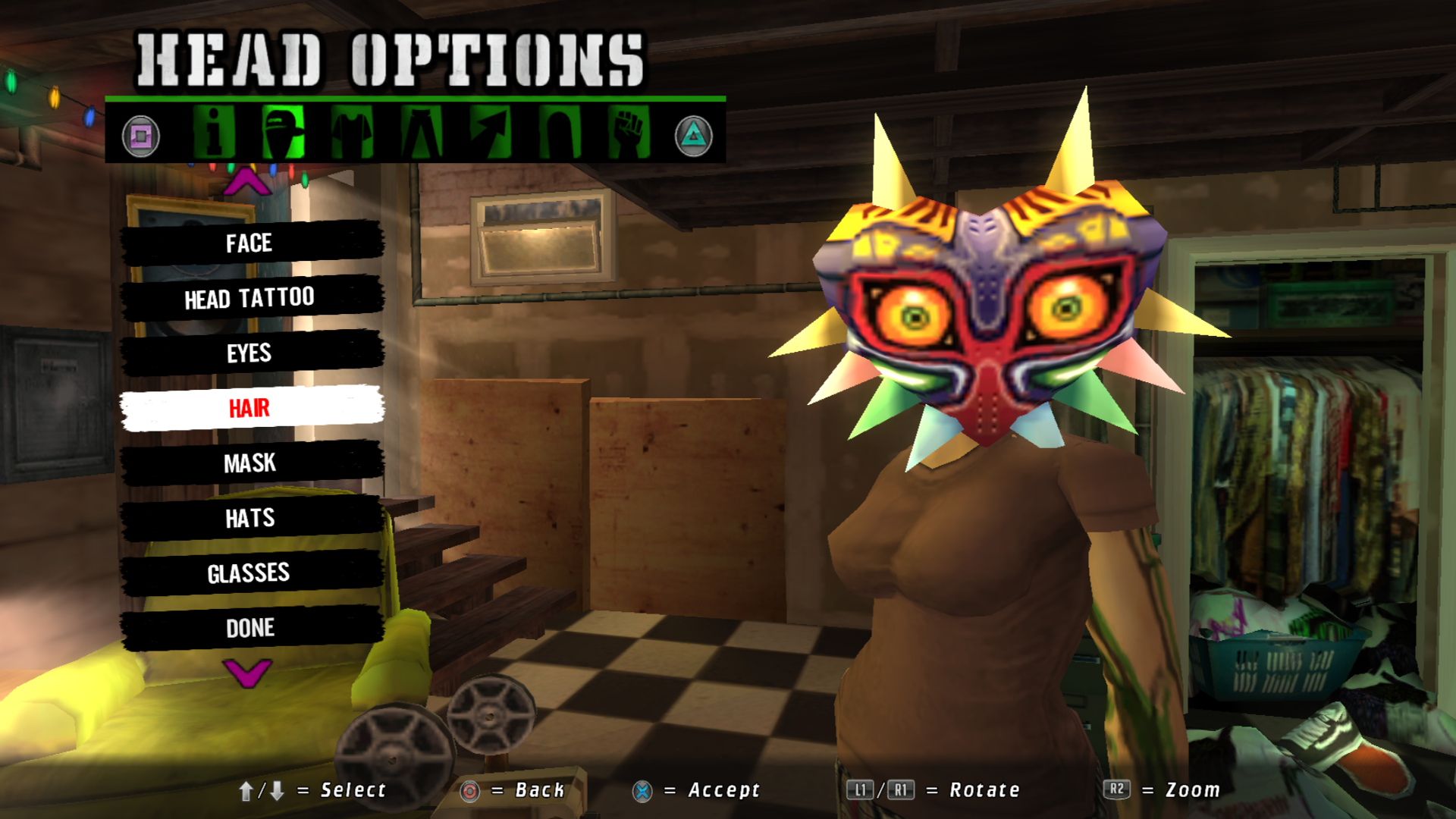Switch to the arrow icon tab
The image size is (1456, 819).
(x=491, y=133)
